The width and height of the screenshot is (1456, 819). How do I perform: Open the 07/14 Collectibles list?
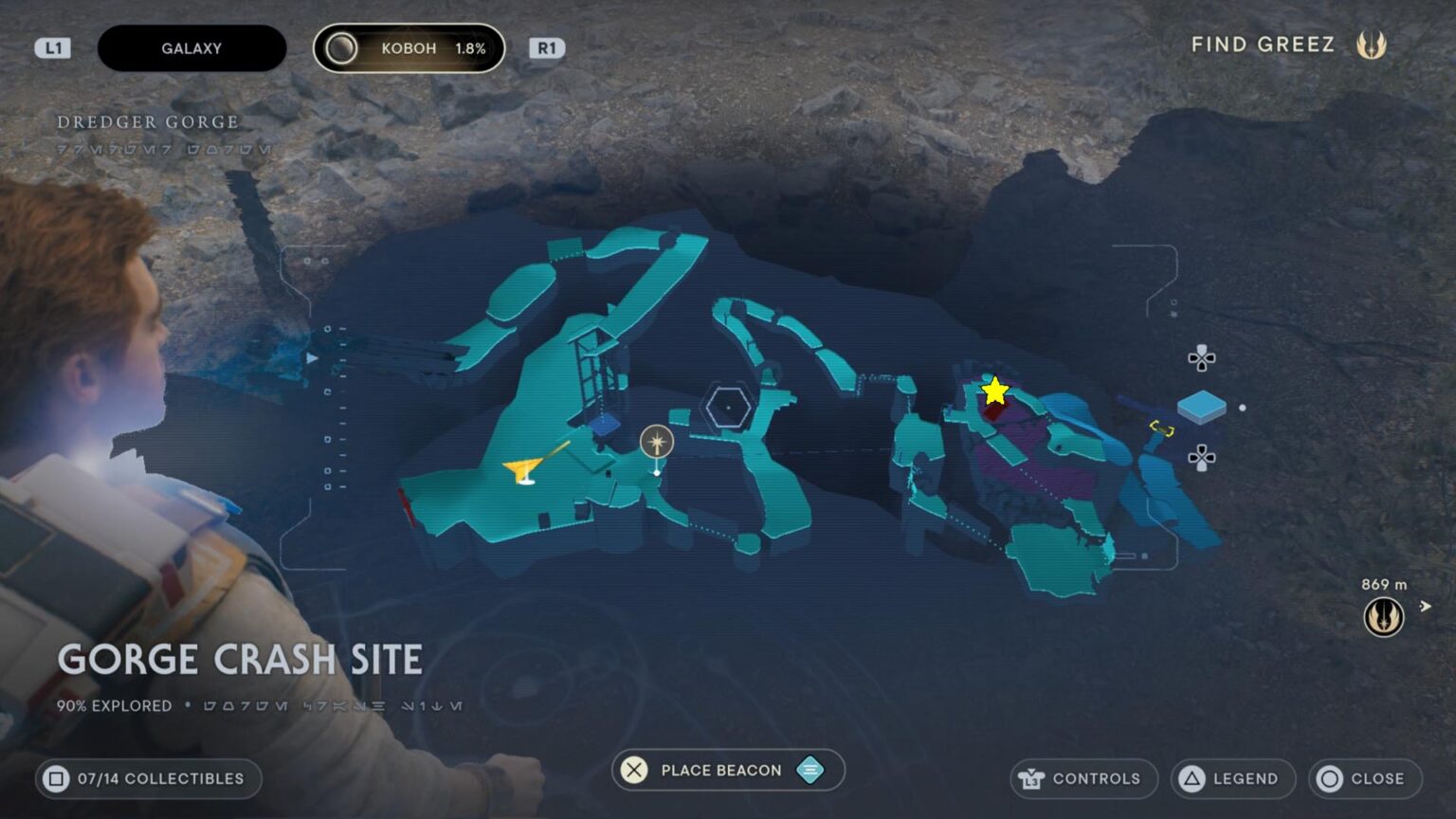[147, 778]
